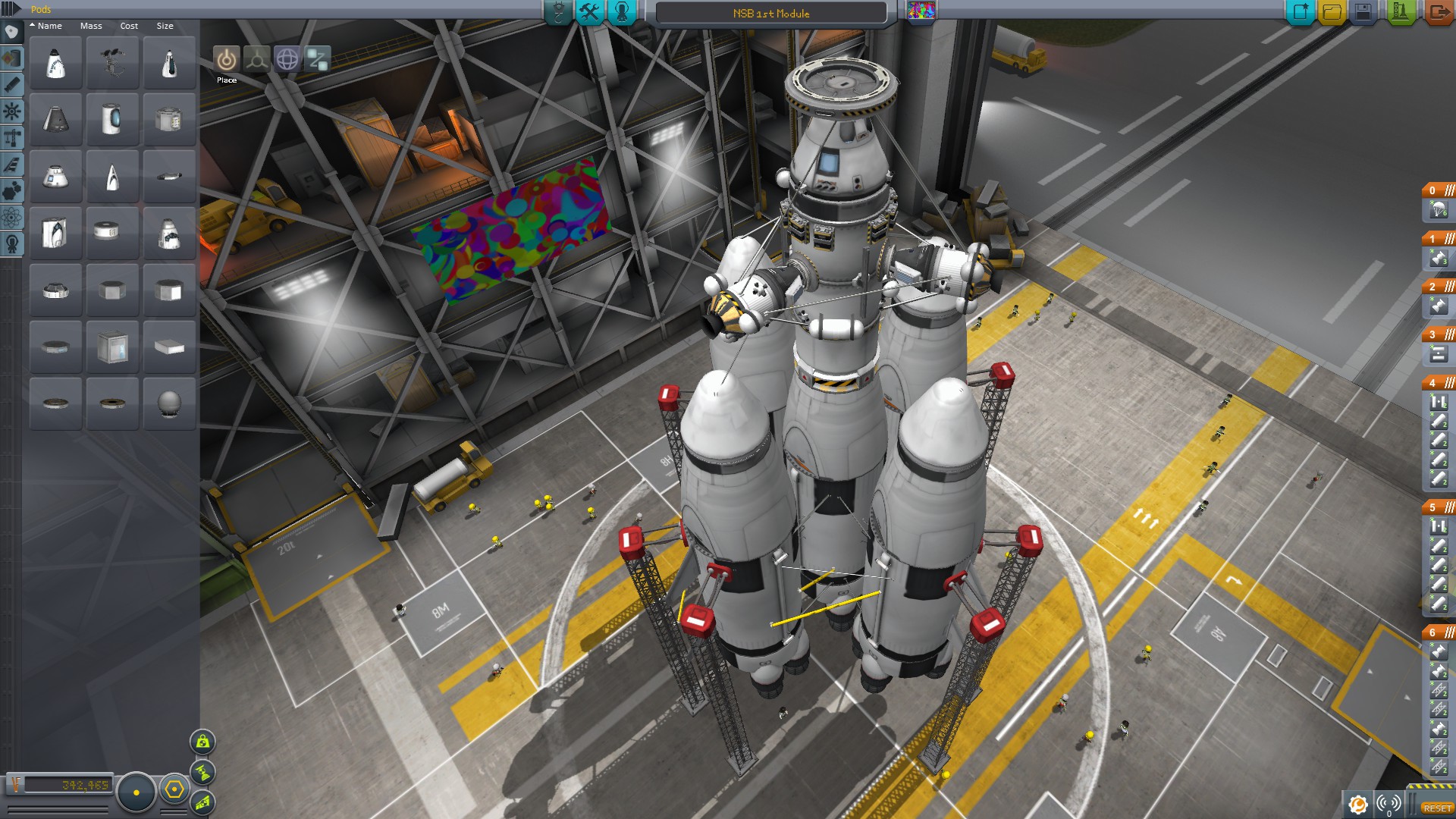Edit the vessel name NSB 1st Module
This screenshot has height=819, width=1456.
(x=770, y=14)
